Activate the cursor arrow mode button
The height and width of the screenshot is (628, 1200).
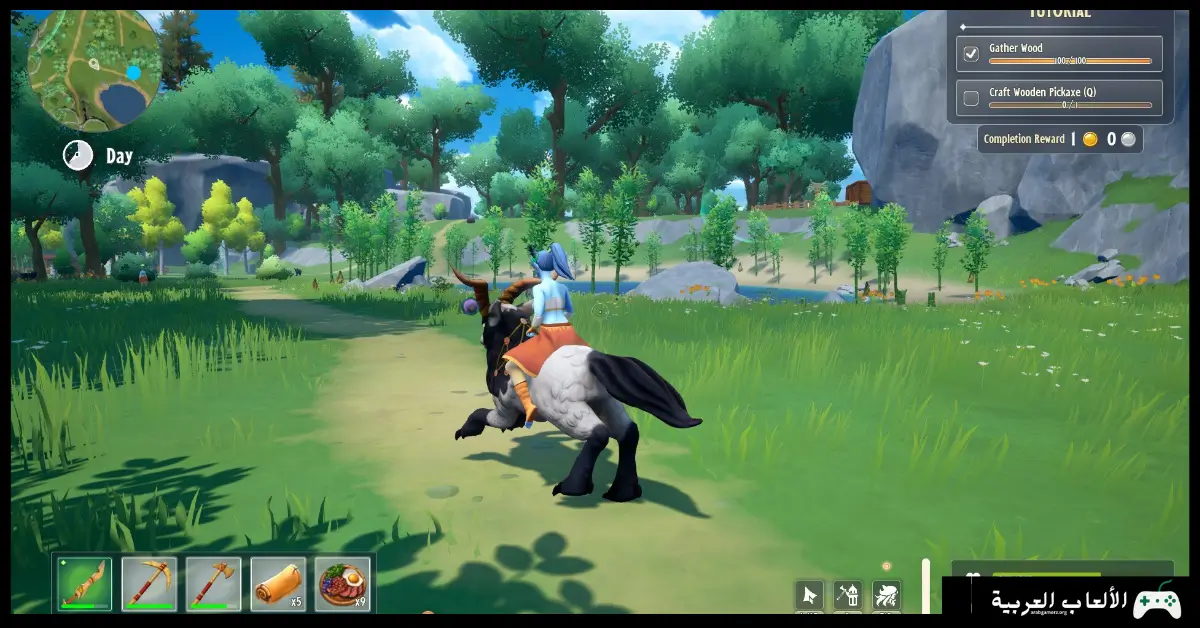click(810, 596)
